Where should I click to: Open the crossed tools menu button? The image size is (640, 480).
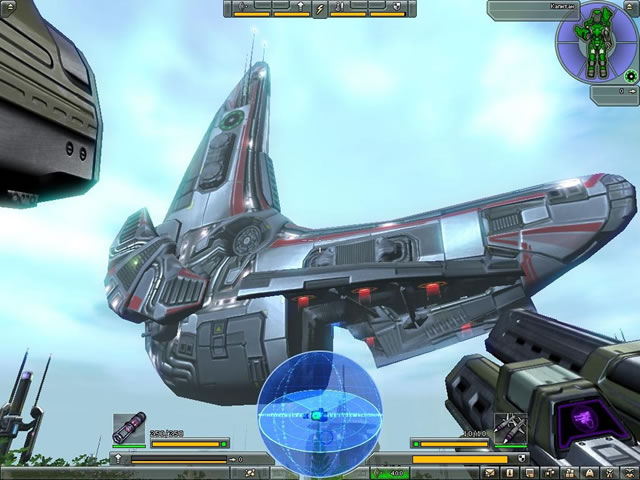click(x=609, y=472)
